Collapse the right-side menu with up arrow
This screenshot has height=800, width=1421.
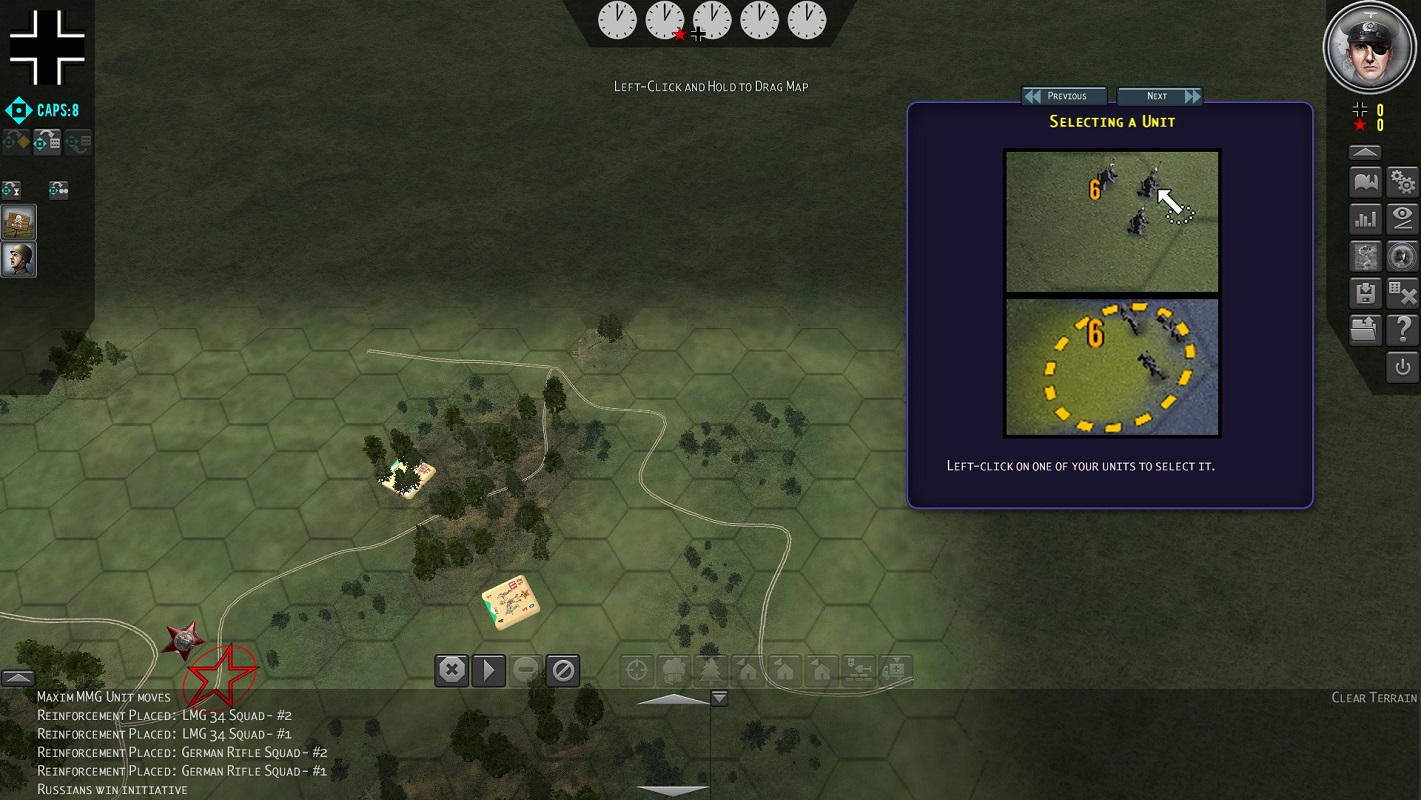[1365, 153]
